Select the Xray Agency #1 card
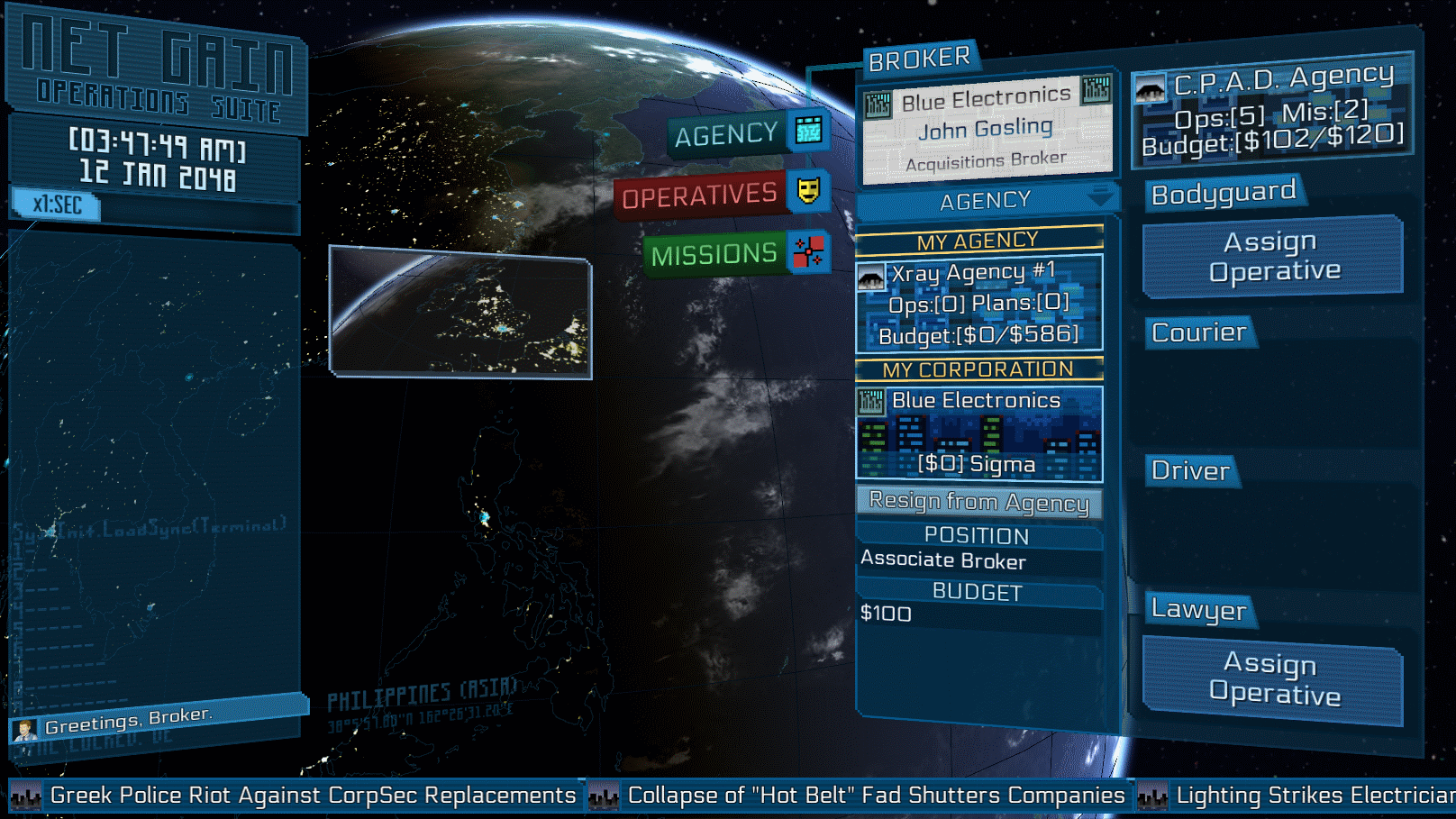 pyautogui.click(x=979, y=304)
